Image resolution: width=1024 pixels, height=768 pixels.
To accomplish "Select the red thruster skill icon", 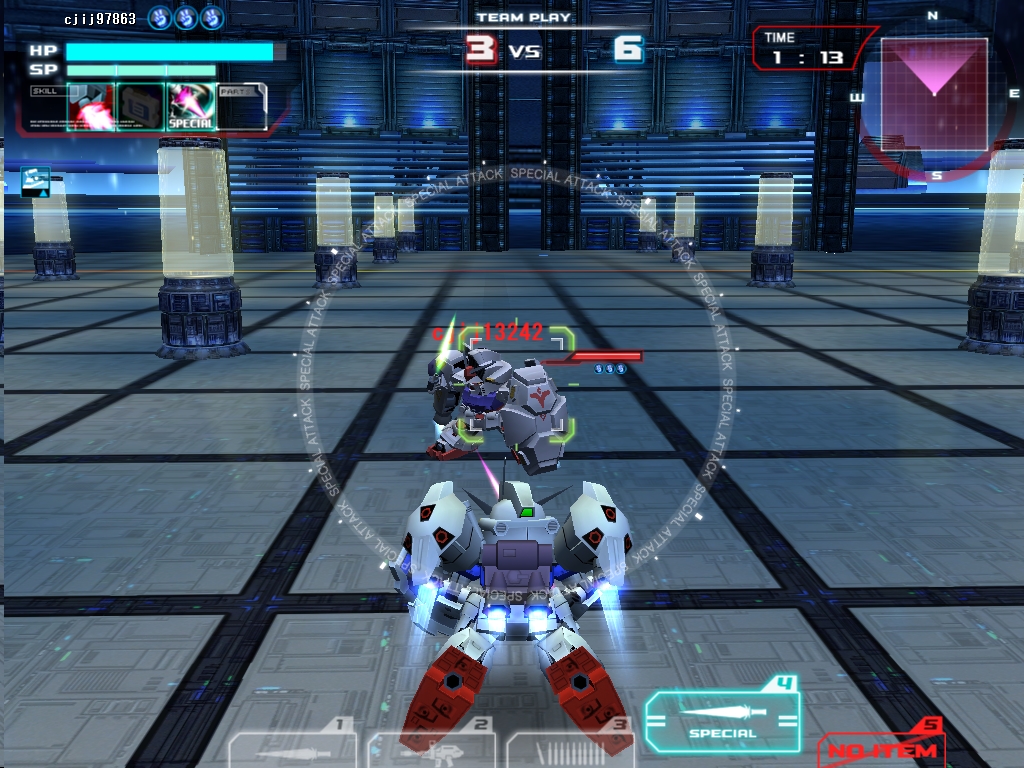I will [90, 106].
